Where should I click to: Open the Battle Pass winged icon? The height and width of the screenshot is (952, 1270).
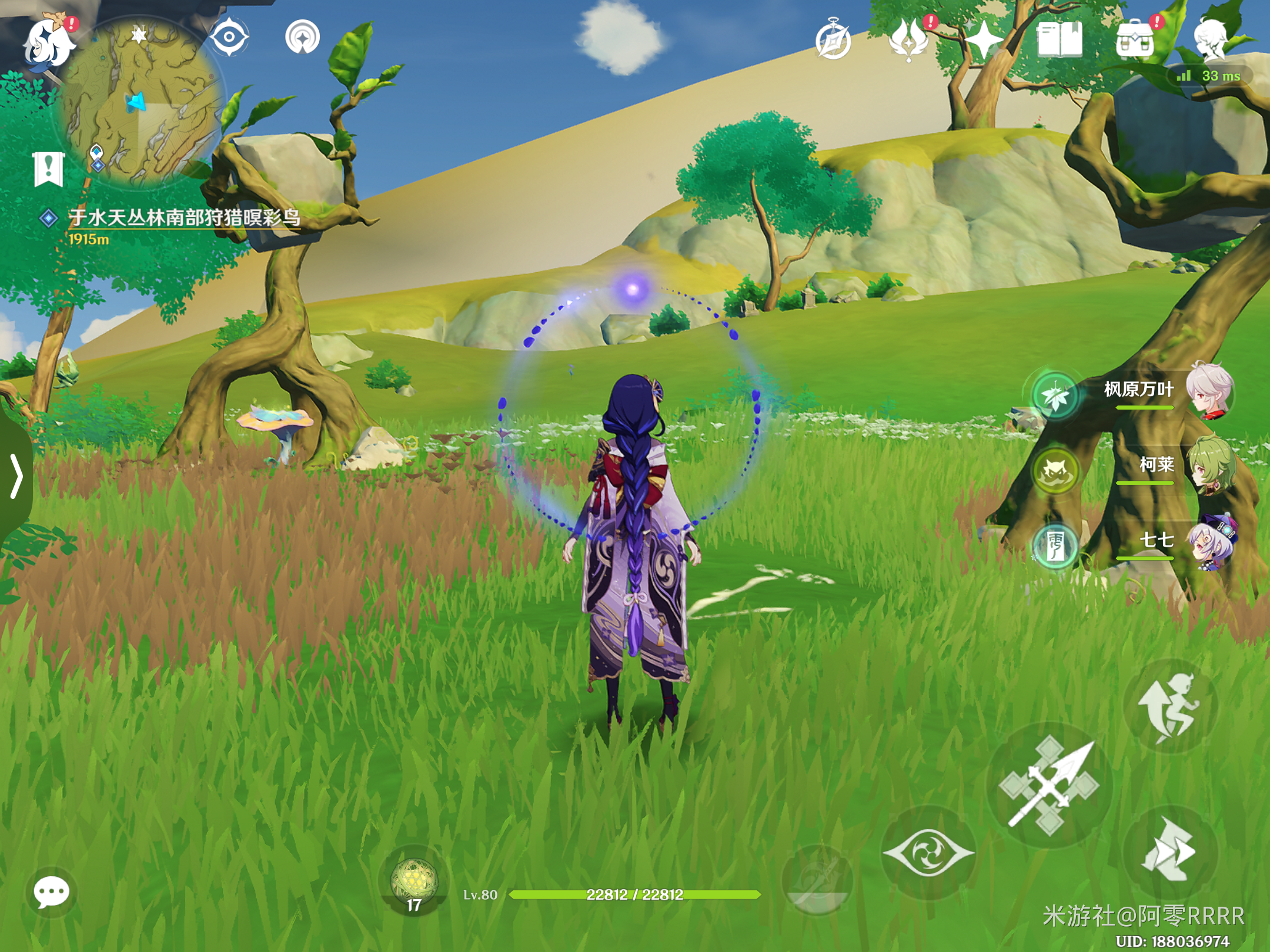pos(909,40)
